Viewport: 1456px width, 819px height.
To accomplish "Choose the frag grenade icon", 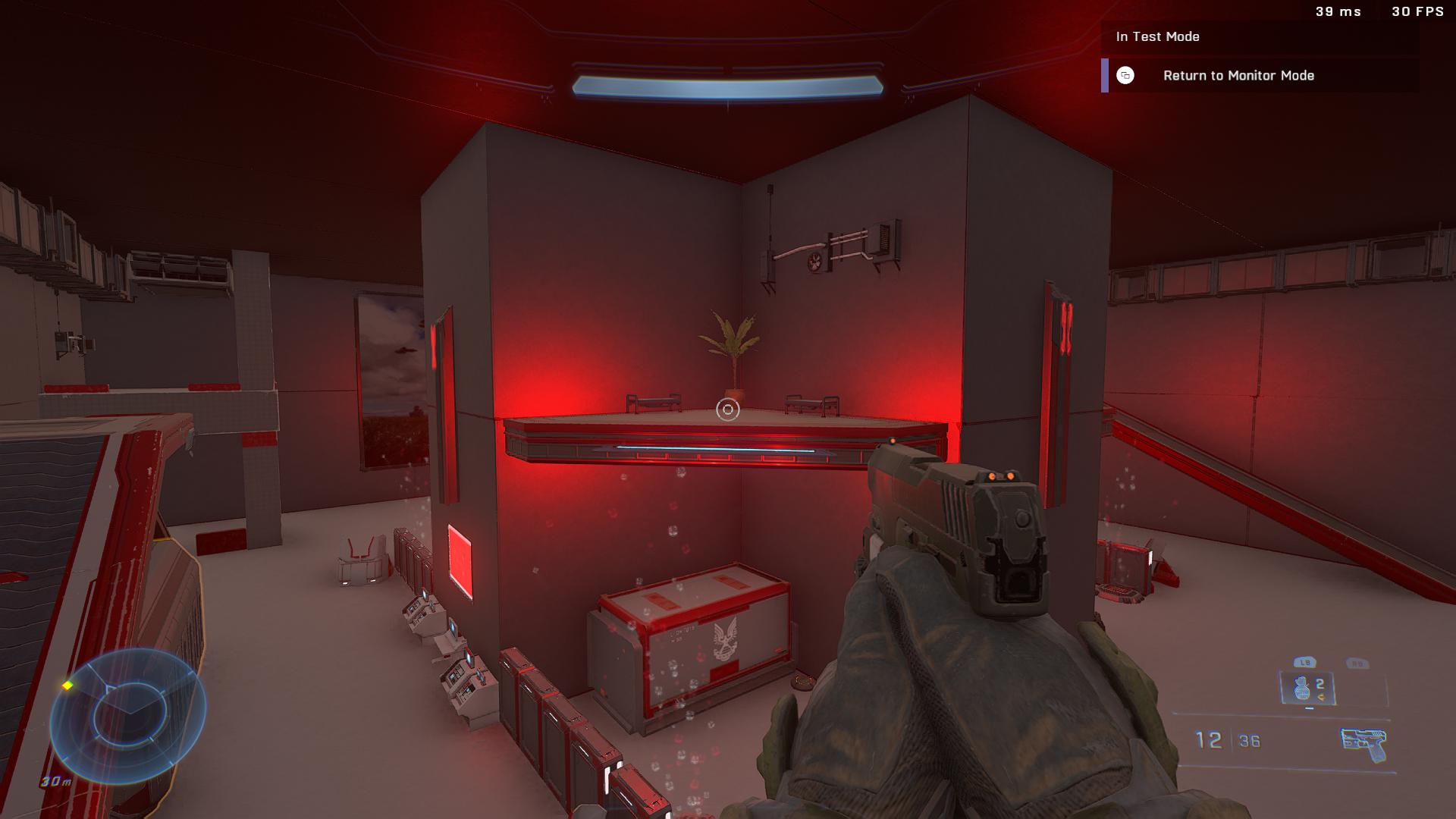I will [1301, 689].
